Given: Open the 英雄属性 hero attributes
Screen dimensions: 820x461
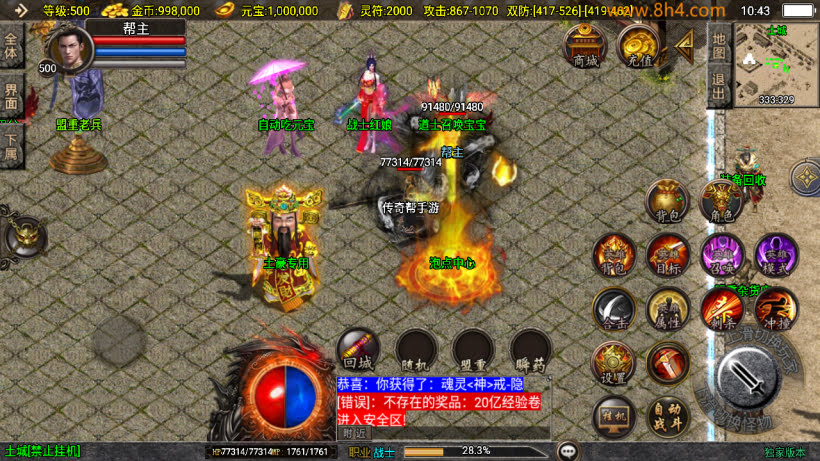Looking at the screenshot, I should tap(667, 309).
